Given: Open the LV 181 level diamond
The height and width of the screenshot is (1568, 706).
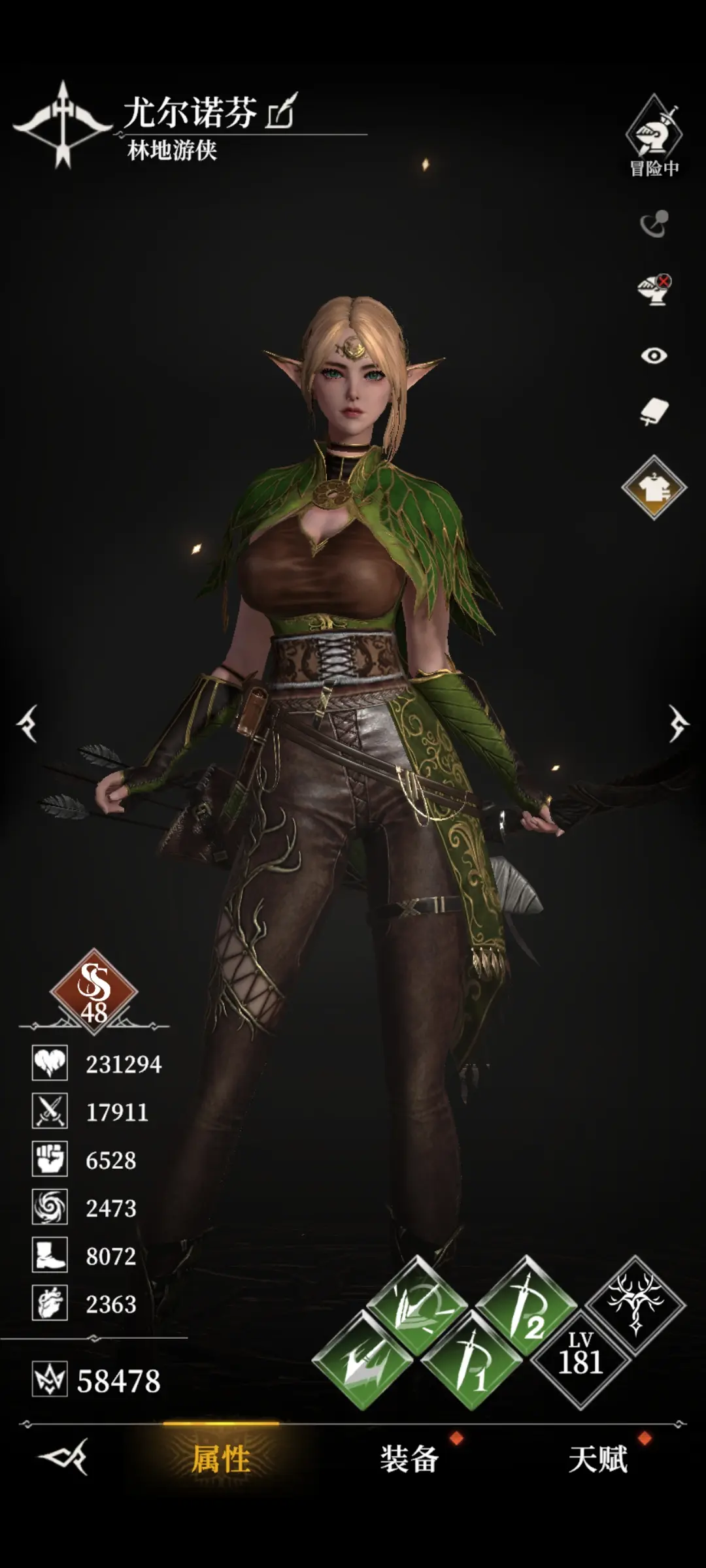Looking at the screenshot, I should tap(580, 1360).
